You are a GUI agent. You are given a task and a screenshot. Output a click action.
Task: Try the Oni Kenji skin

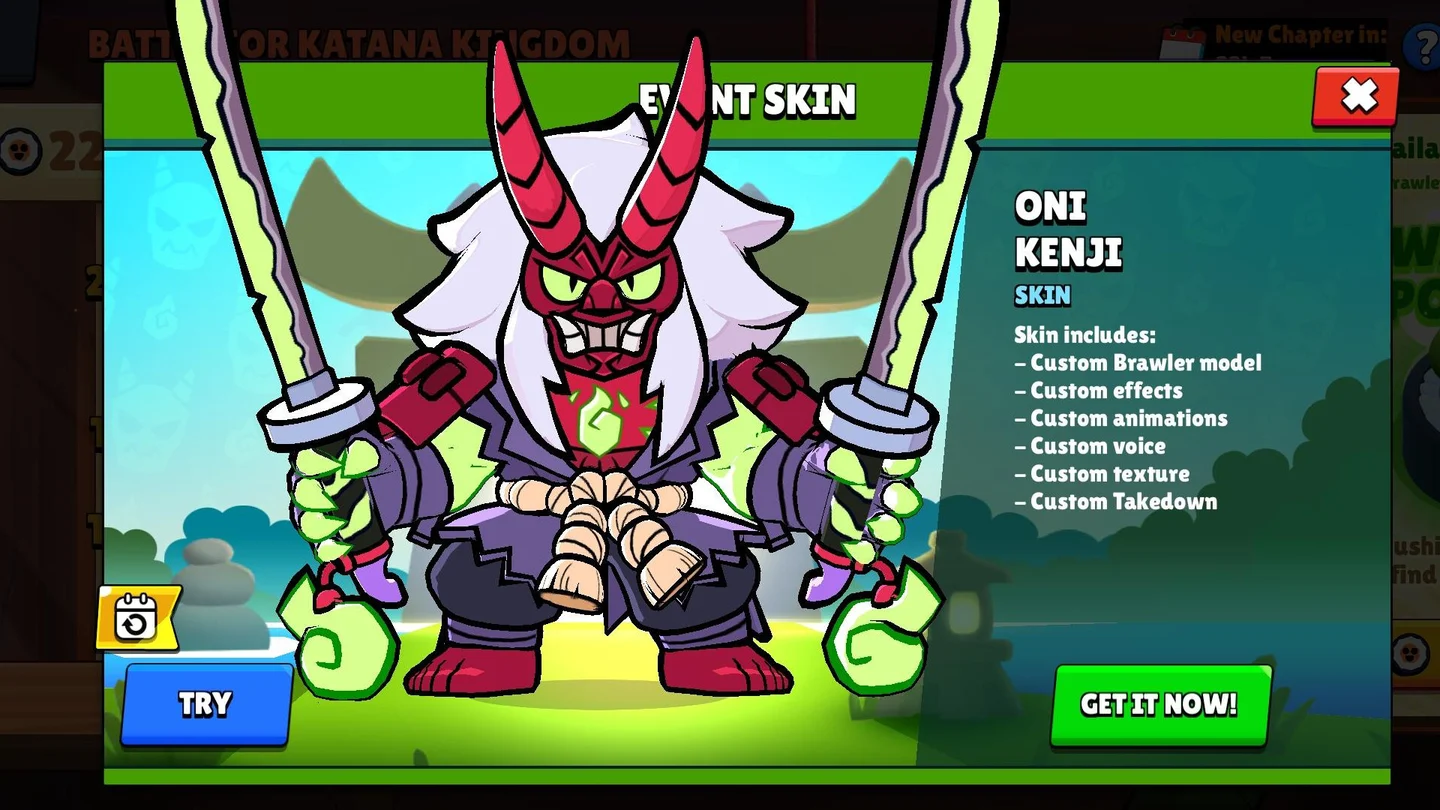(x=206, y=704)
